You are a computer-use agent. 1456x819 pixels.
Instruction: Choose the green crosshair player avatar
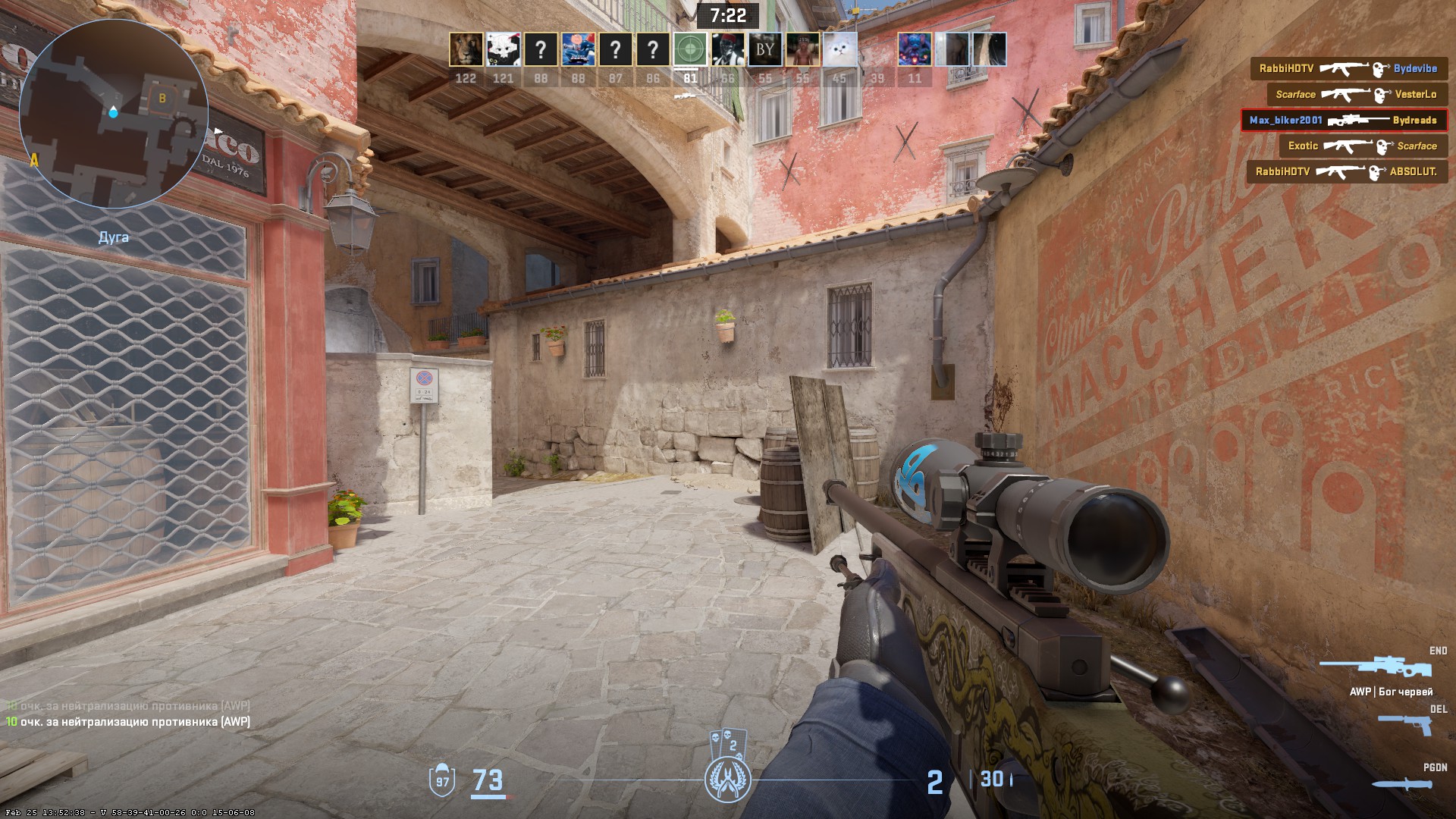pos(689,50)
